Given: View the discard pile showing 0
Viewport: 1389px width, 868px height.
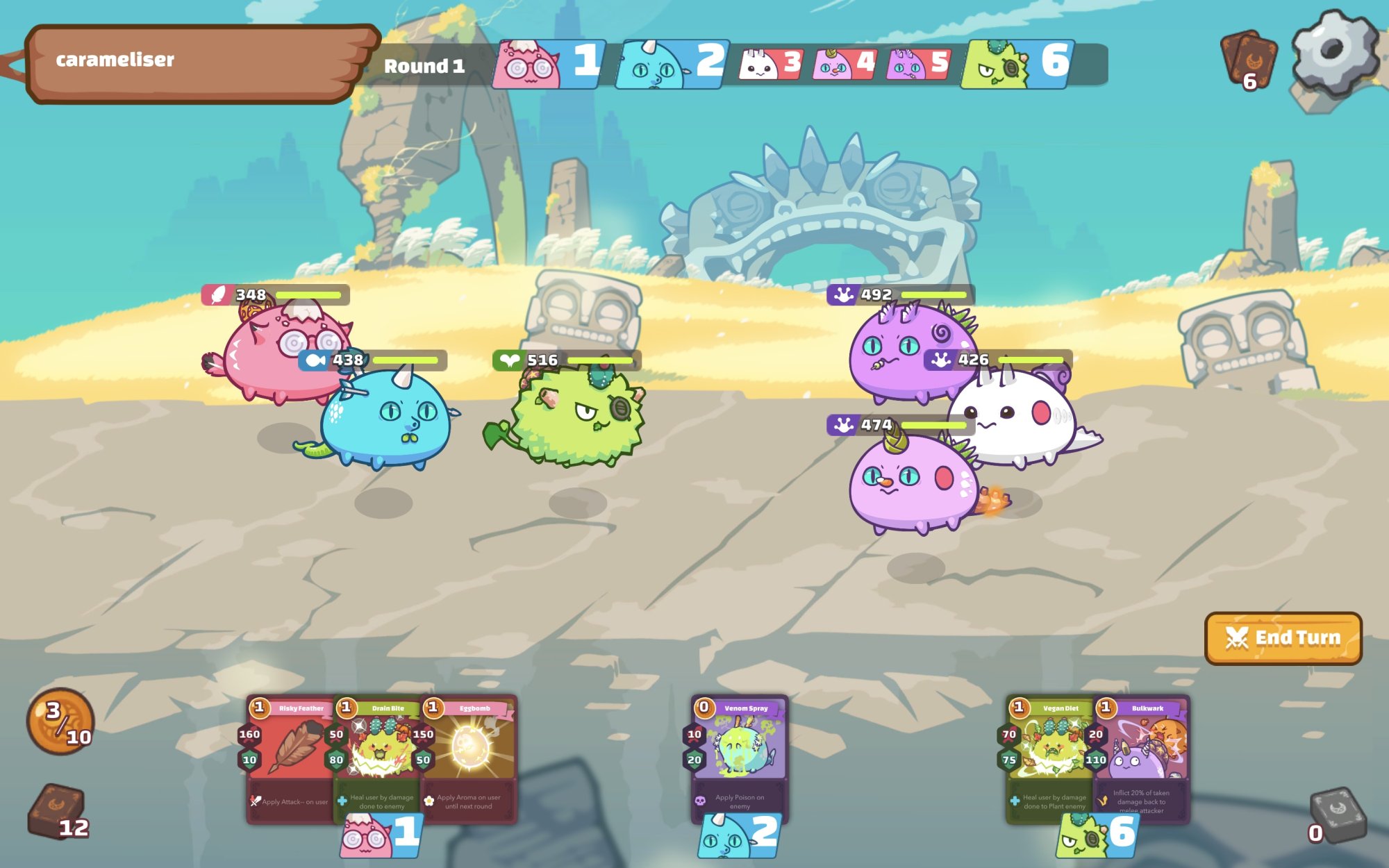Looking at the screenshot, I should pos(1336,814).
